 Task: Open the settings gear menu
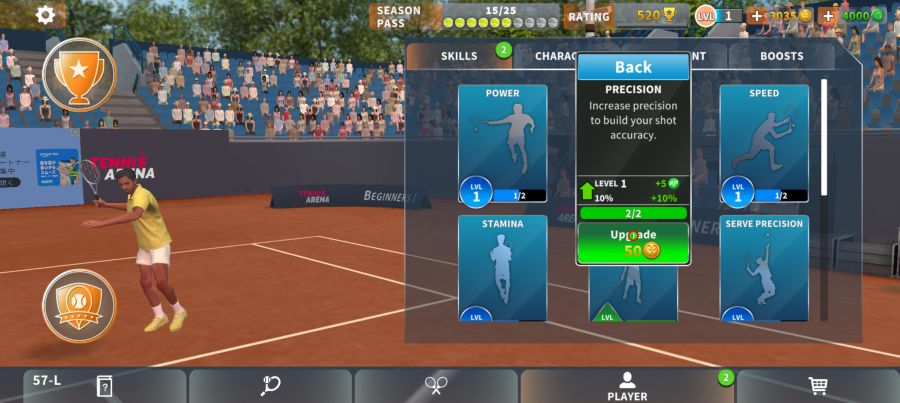tap(45, 15)
